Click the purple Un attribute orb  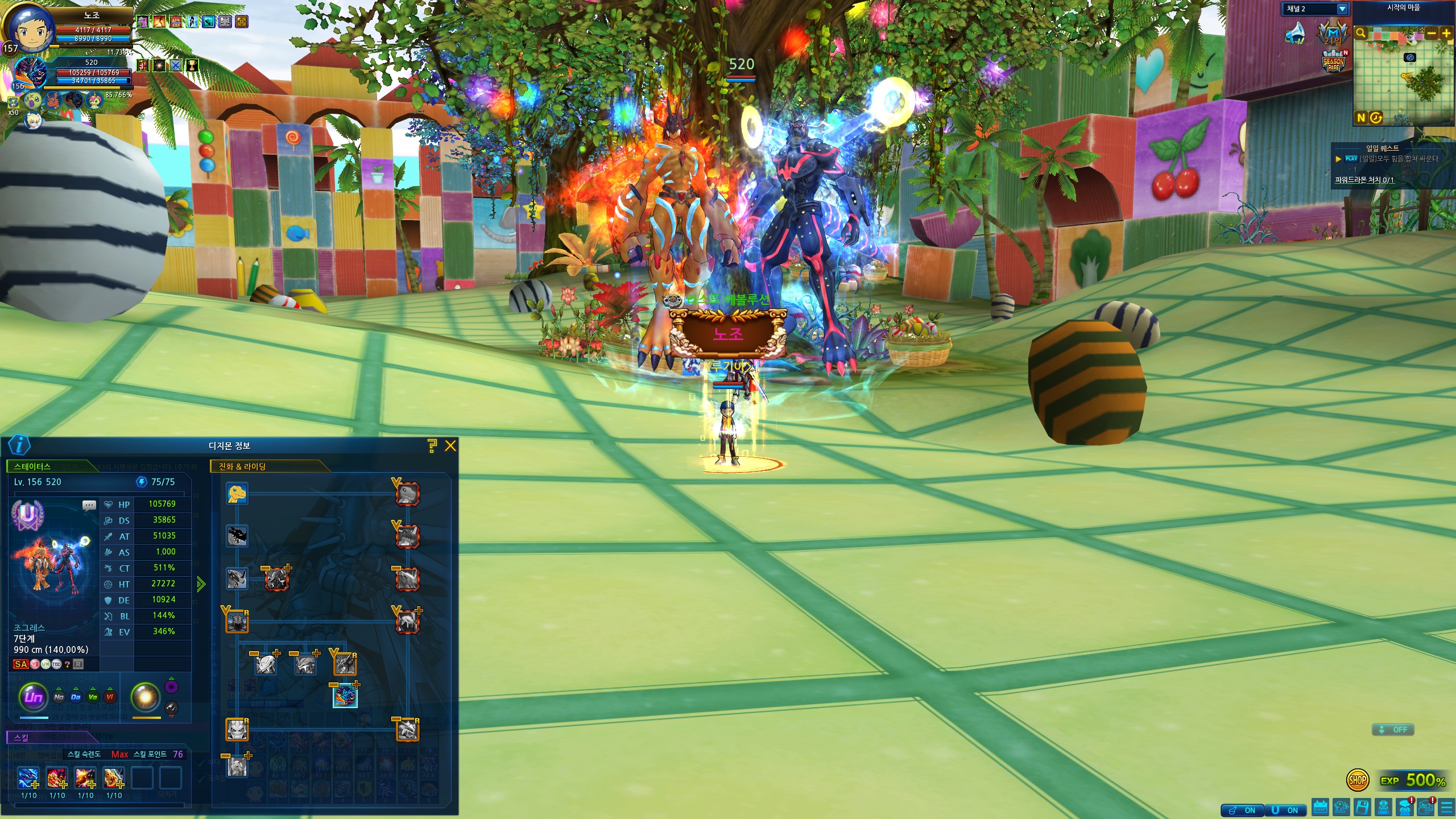34,696
